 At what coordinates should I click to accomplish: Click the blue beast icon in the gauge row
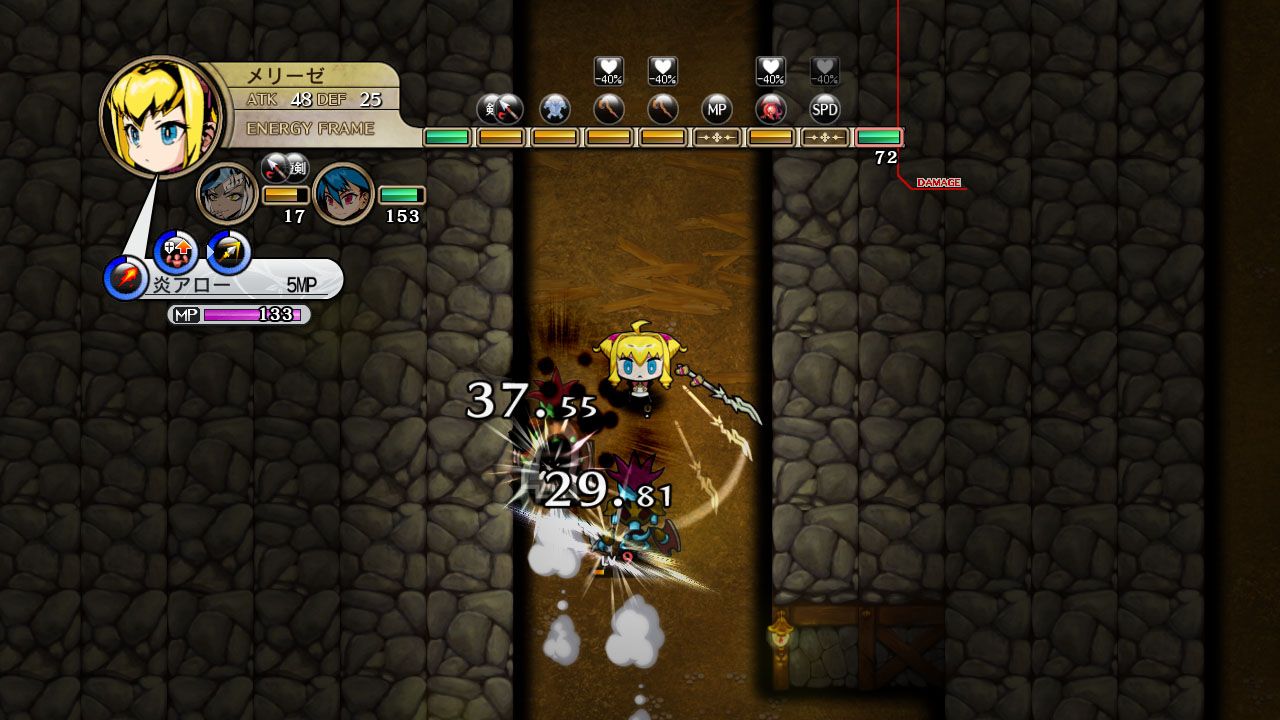[x=555, y=111]
